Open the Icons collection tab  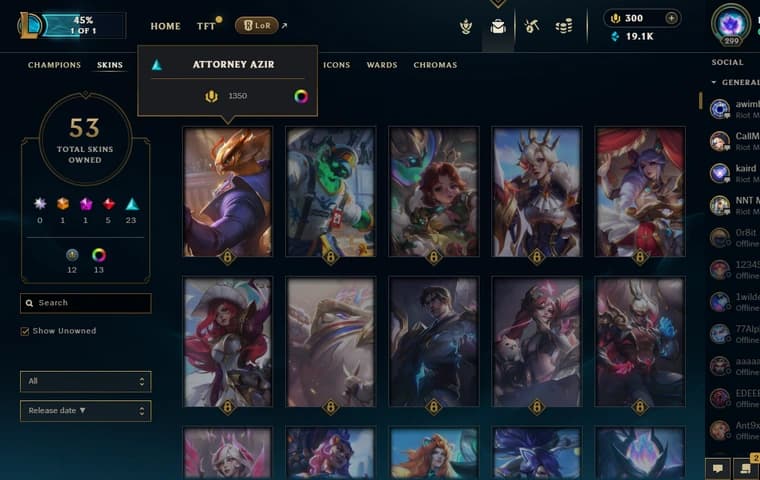click(x=337, y=65)
